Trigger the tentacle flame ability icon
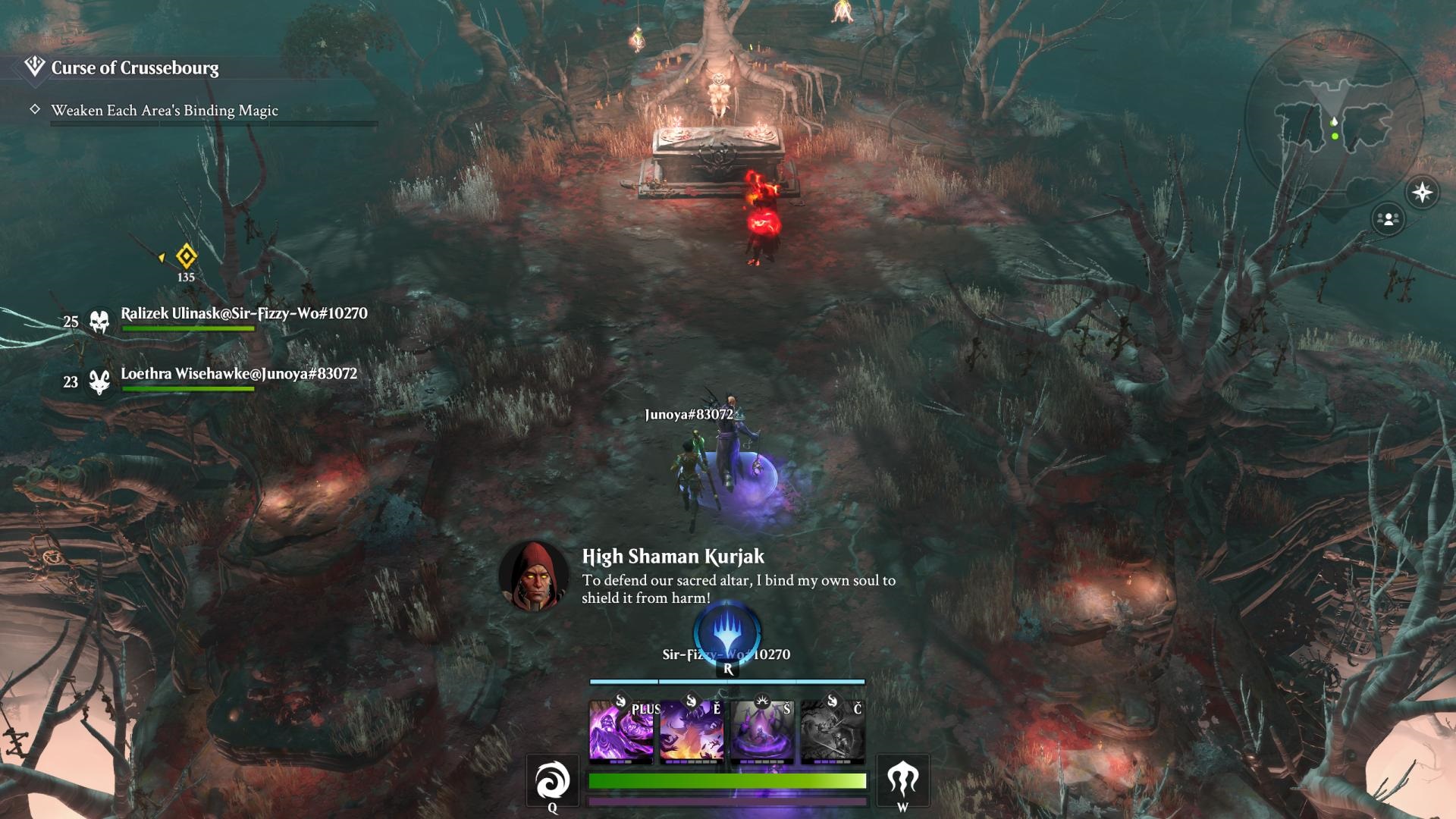Image resolution: width=1456 pixels, height=819 pixels. pyautogui.click(x=902, y=780)
